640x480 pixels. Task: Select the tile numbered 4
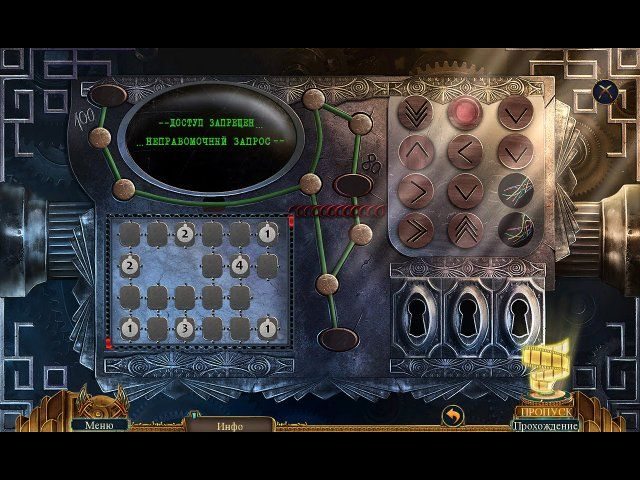click(x=240, y=266)
